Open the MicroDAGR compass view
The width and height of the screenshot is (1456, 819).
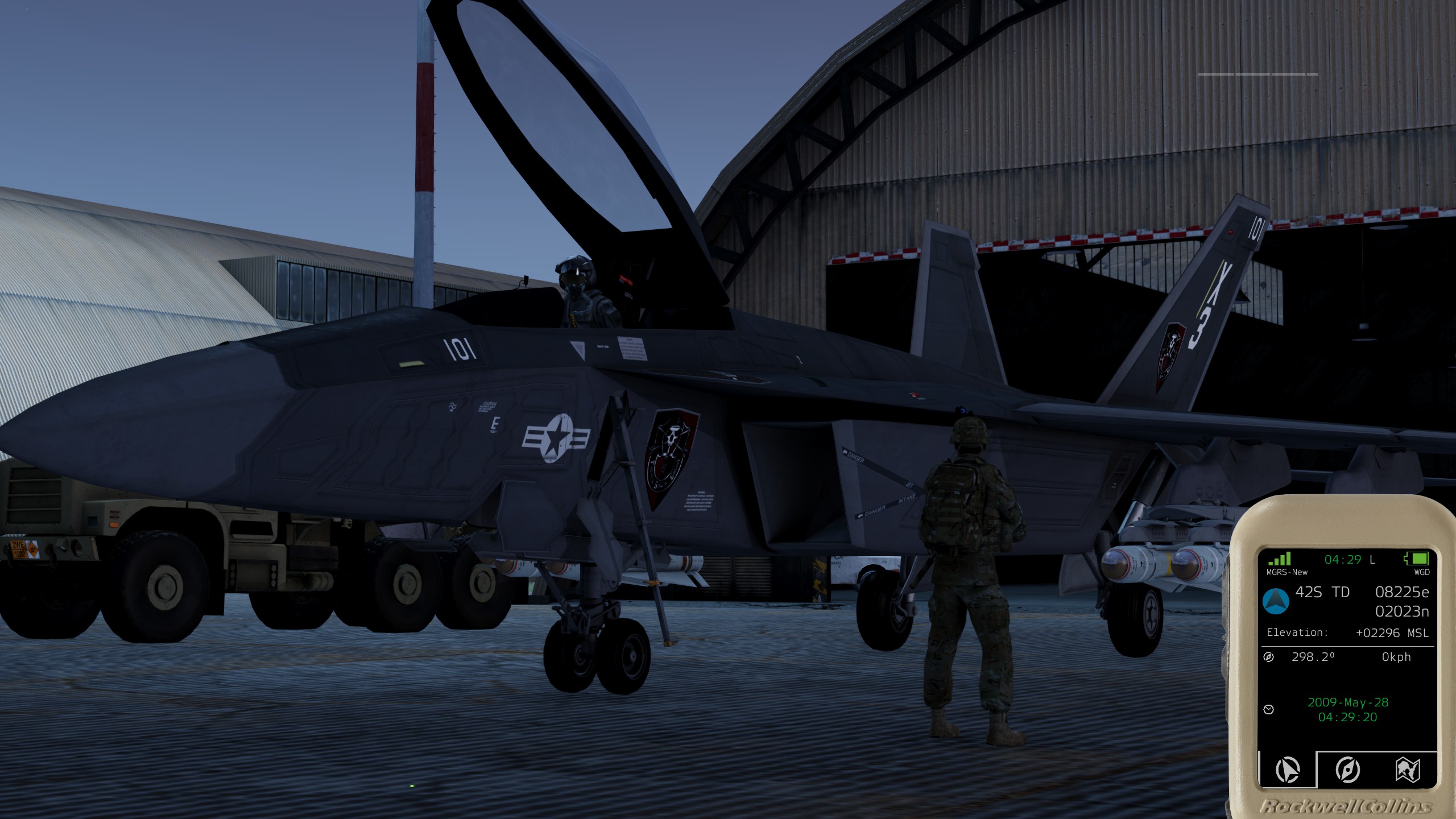[1347, 770]
